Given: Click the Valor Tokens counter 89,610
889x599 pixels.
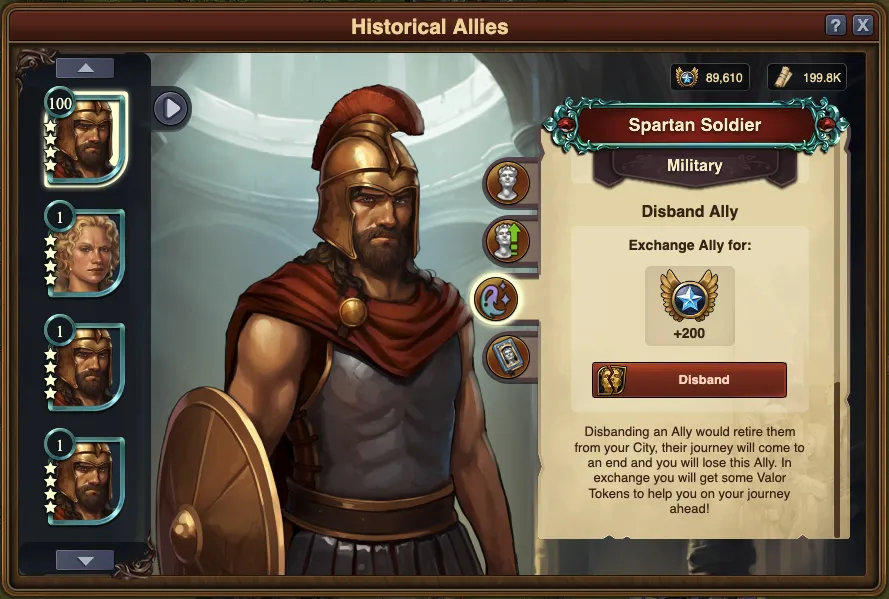Looking at the screenshot, I should pyautogui.click(x=710, y=77).
